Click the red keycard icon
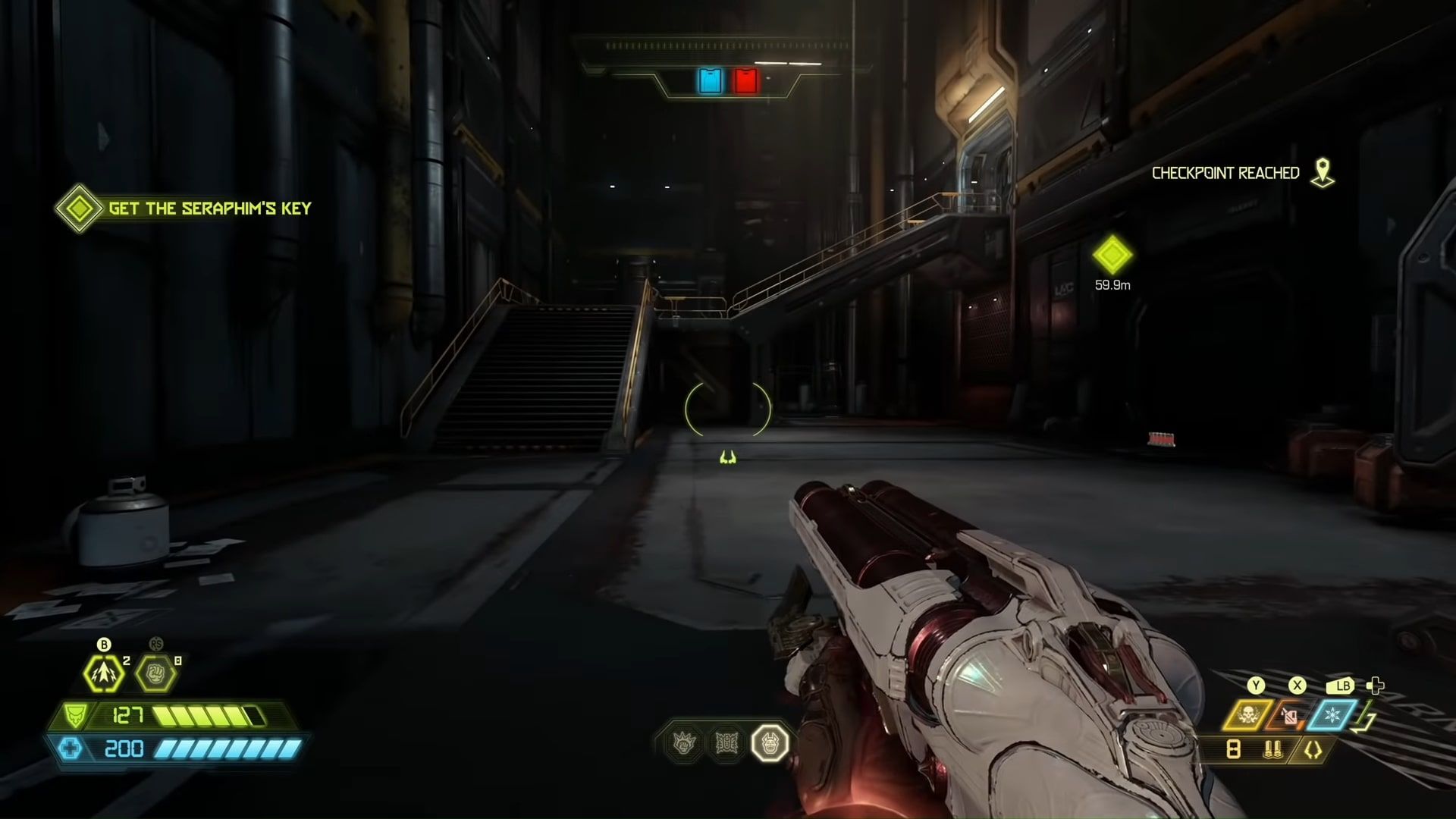The image size is (1456, 819). [x=745, y=80]
